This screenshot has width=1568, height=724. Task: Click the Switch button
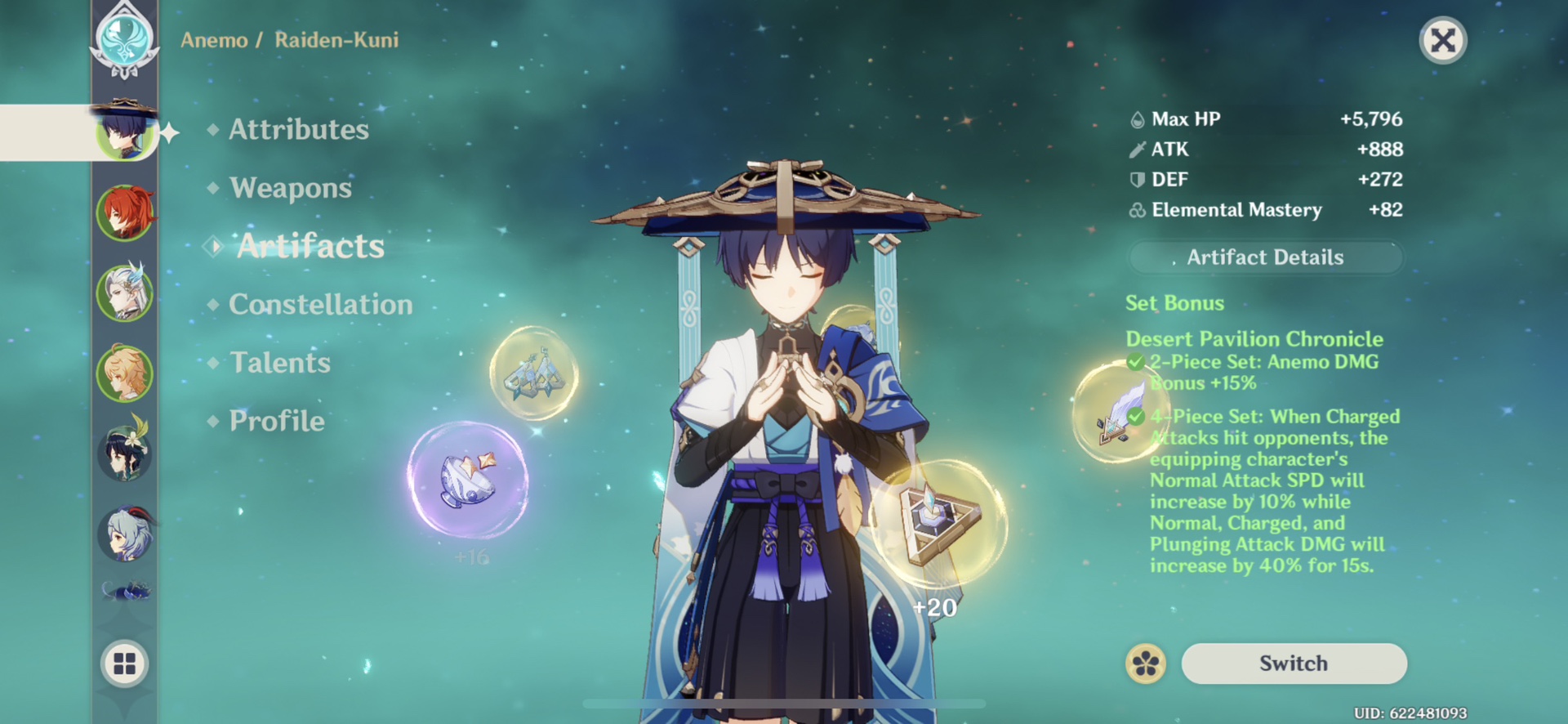click(x=1295, y=663)
